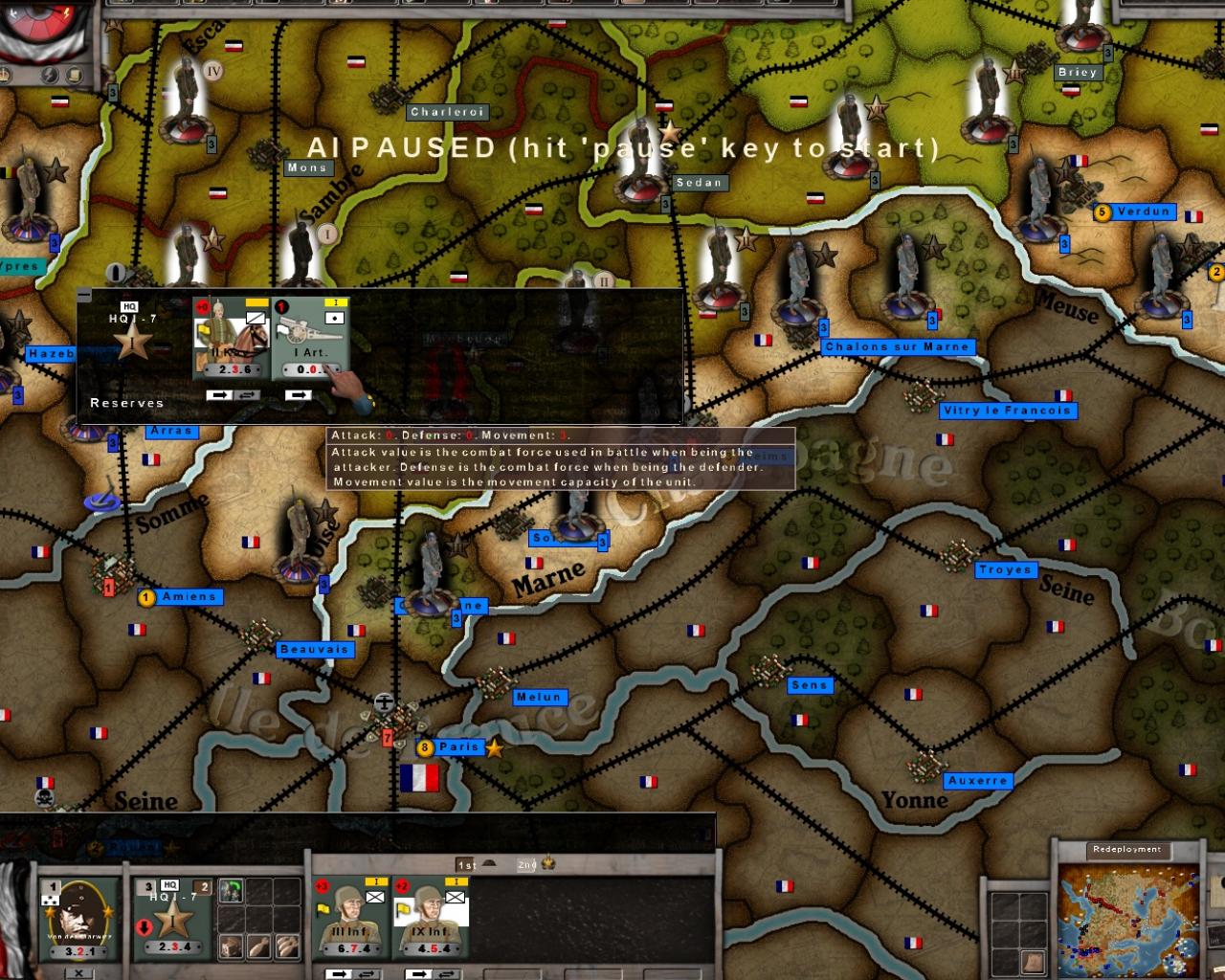Screen dimensions: 1225x980
Task: Toggle the yellow flag on the IX Inf card
Action: click(401, 908)
